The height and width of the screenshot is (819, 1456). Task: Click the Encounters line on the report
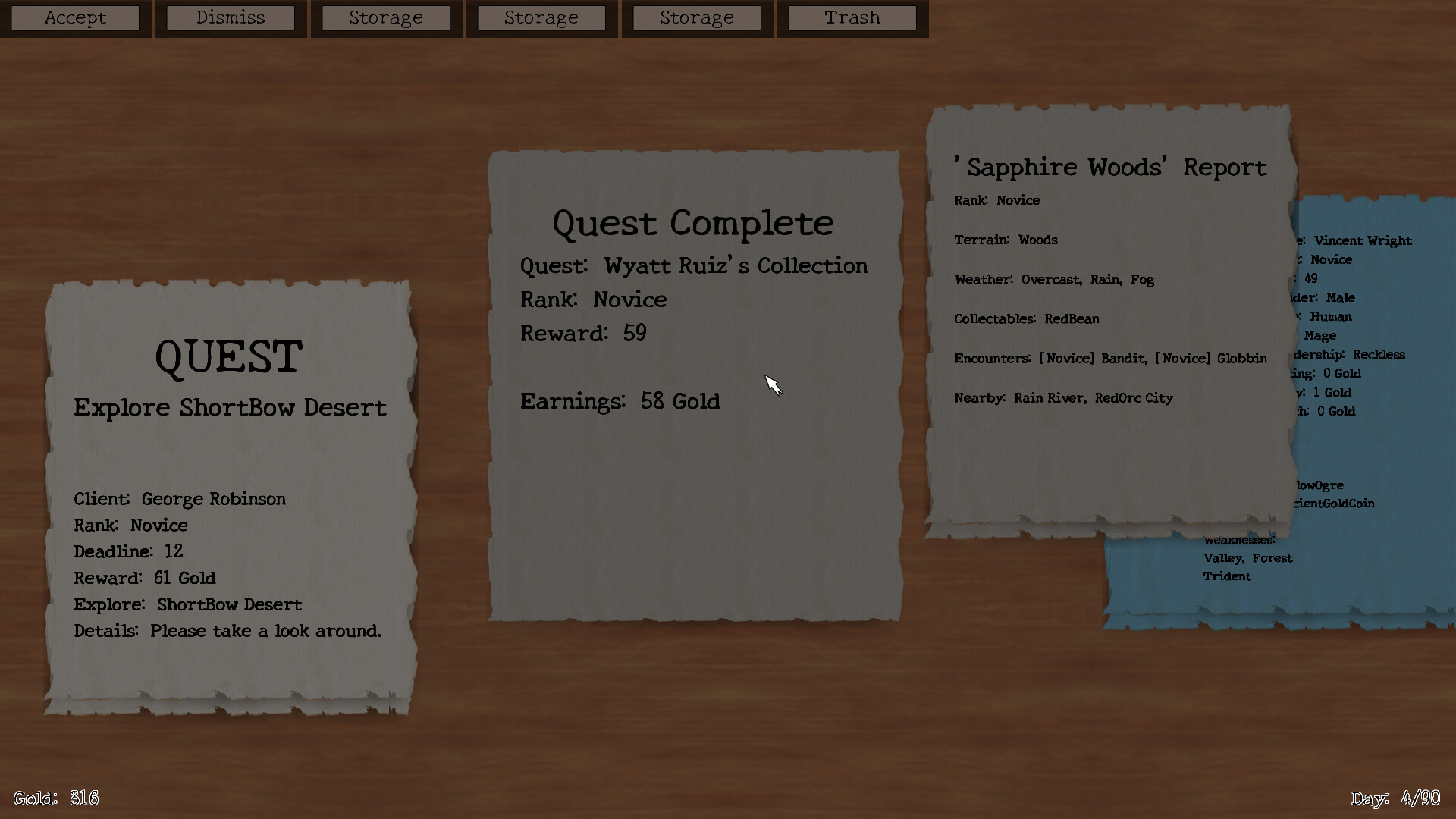[1109, 358]
